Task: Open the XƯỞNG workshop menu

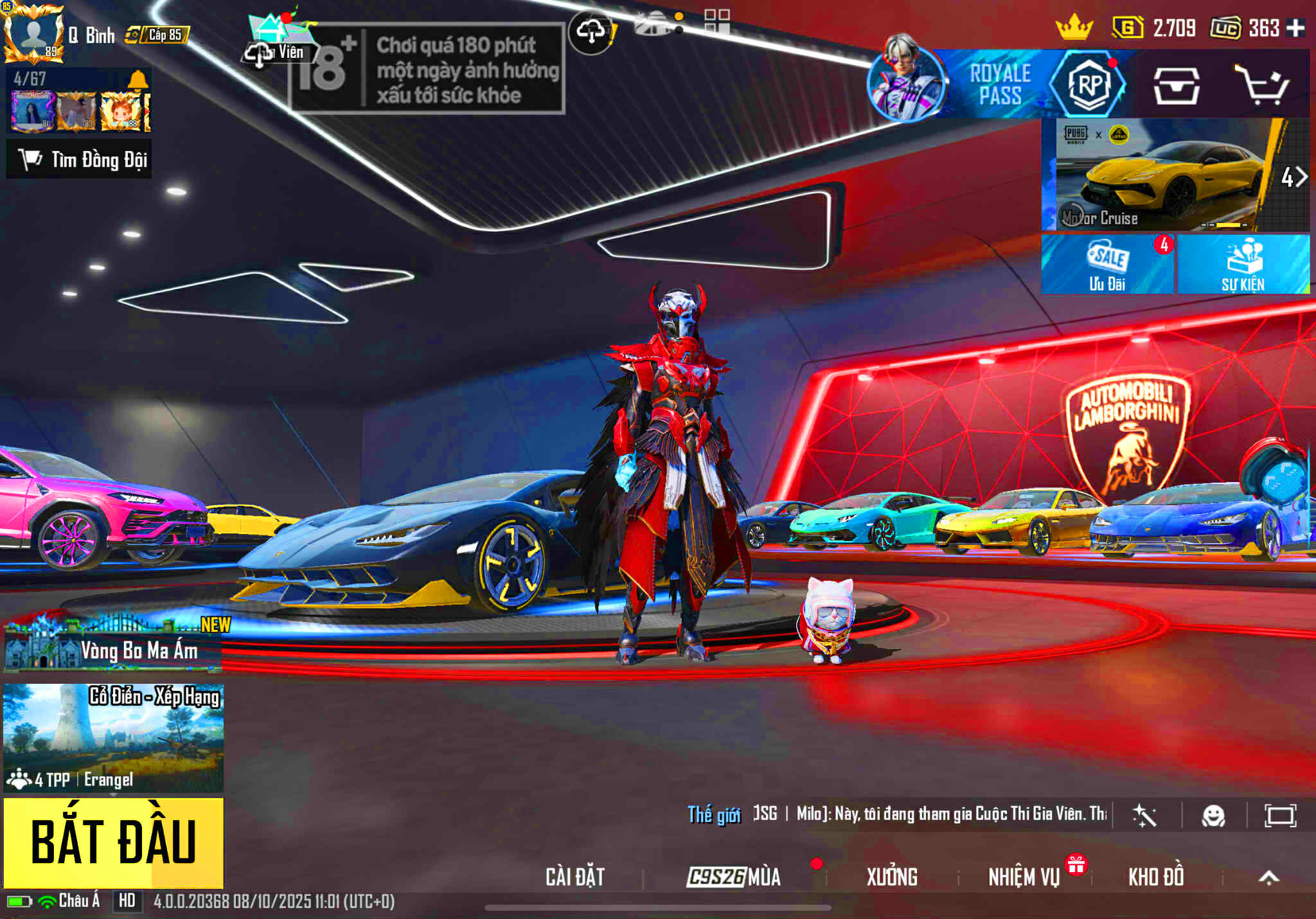Action: pyautogui.click(x=892, y=877)
